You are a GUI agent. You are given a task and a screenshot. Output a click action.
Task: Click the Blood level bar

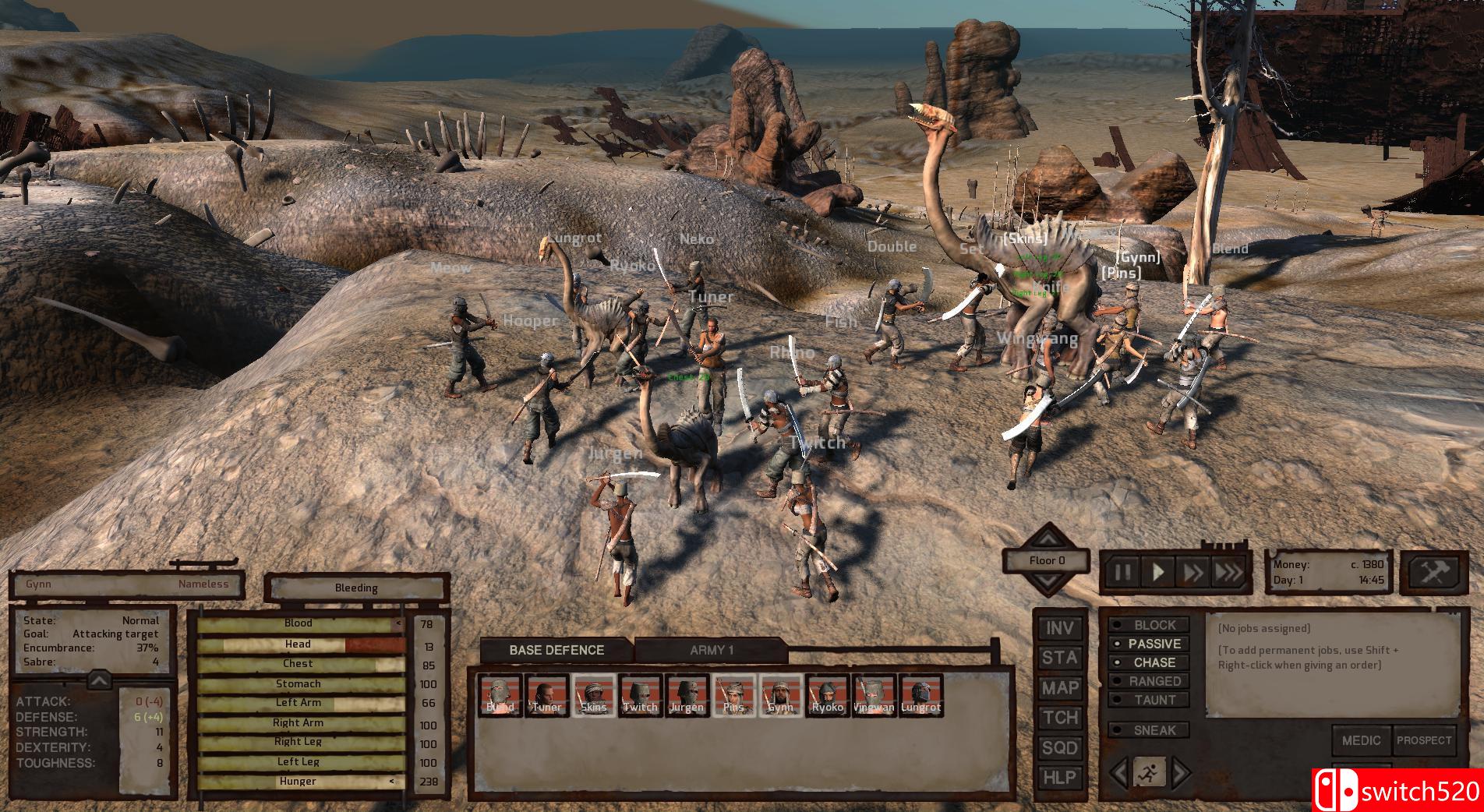click(x=300, y=623)
